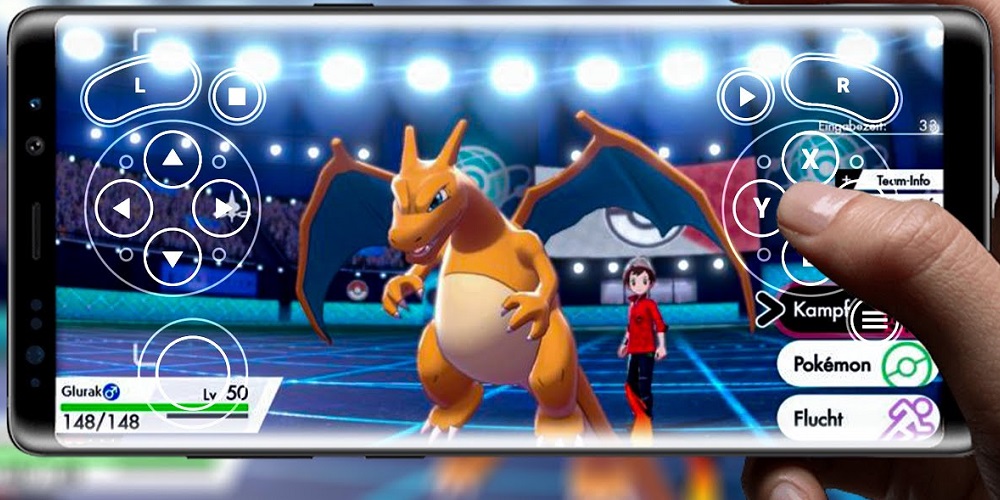The width and height of the screenshot is (1000, 500).
Task: Tap the L shoulder button overlay
Action: point(140,88)
